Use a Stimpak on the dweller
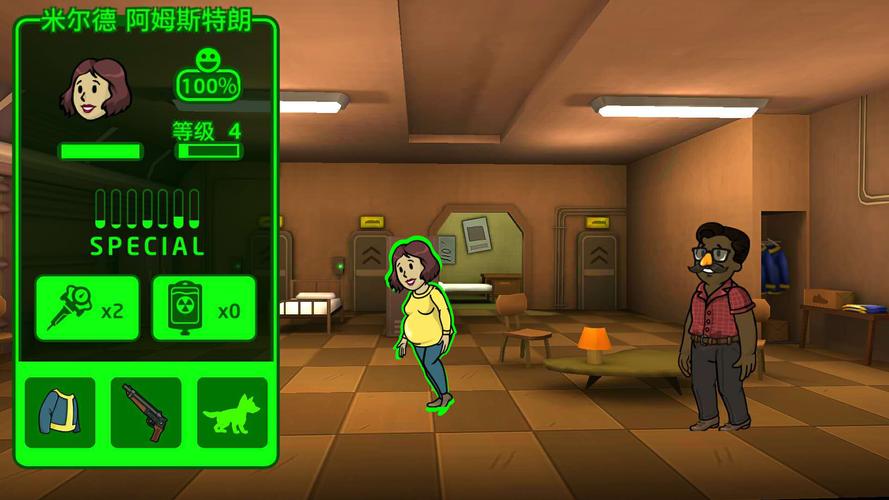This screenshot has width=889, height=500. (87, 308)
